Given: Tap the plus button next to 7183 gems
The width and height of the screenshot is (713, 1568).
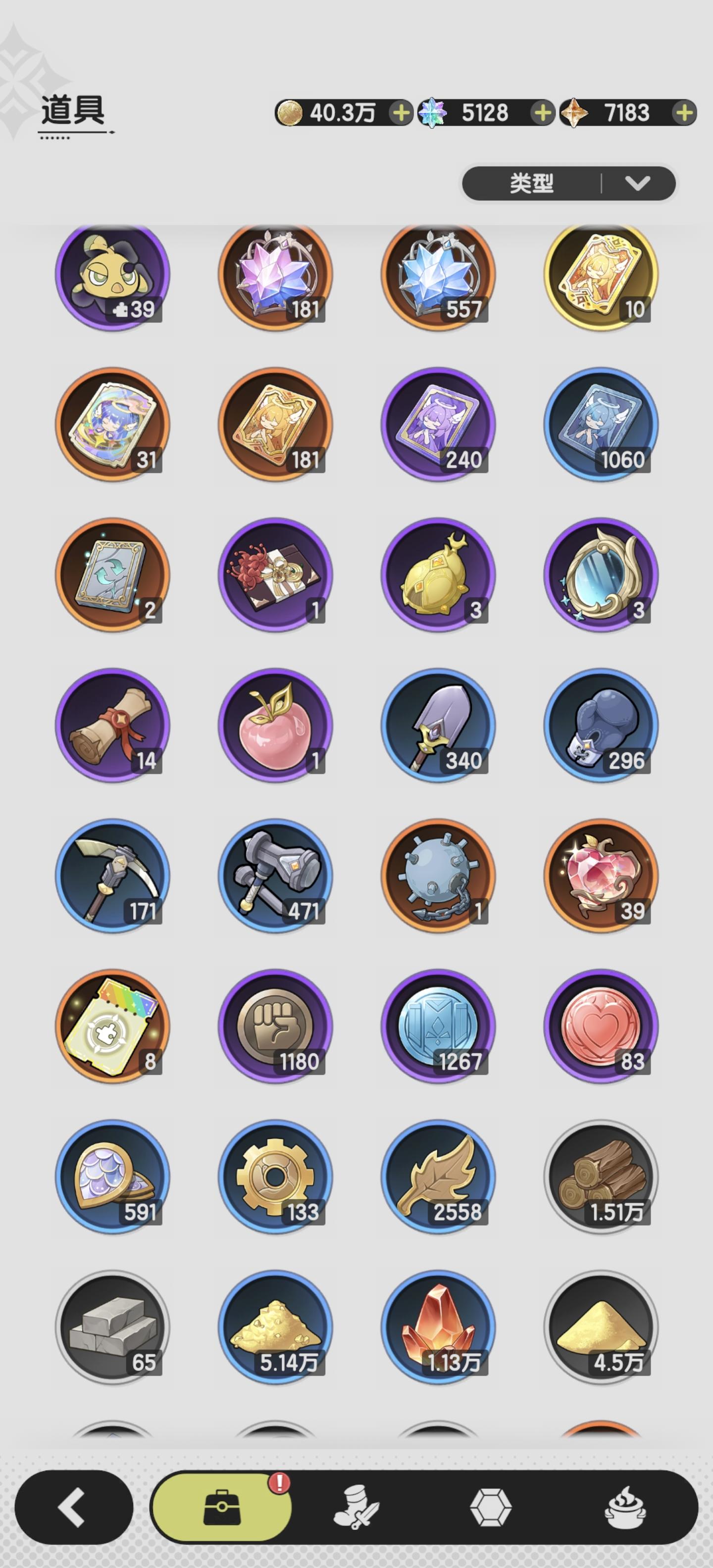Looking at the screenshot, I should [683, 111].
